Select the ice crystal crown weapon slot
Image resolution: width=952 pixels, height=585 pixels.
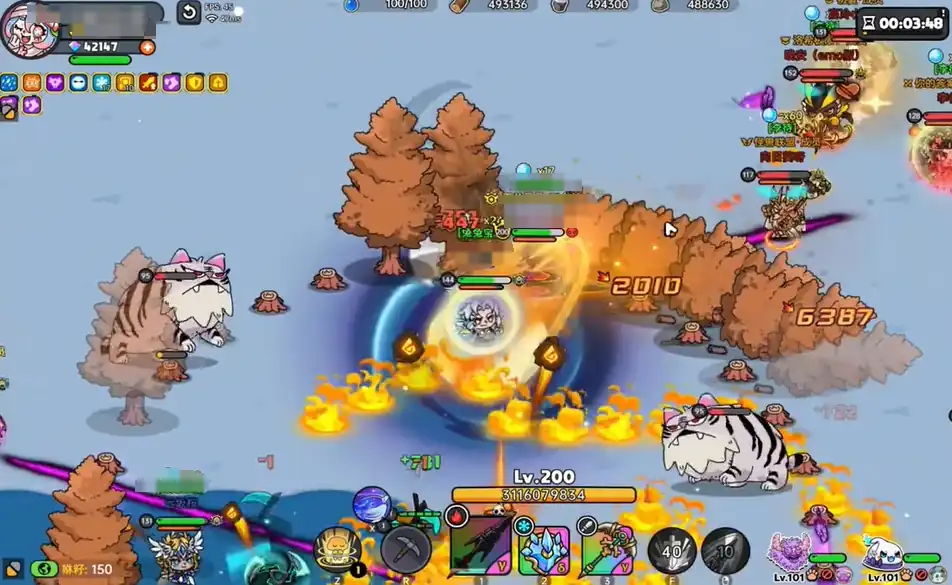(544, 549)
